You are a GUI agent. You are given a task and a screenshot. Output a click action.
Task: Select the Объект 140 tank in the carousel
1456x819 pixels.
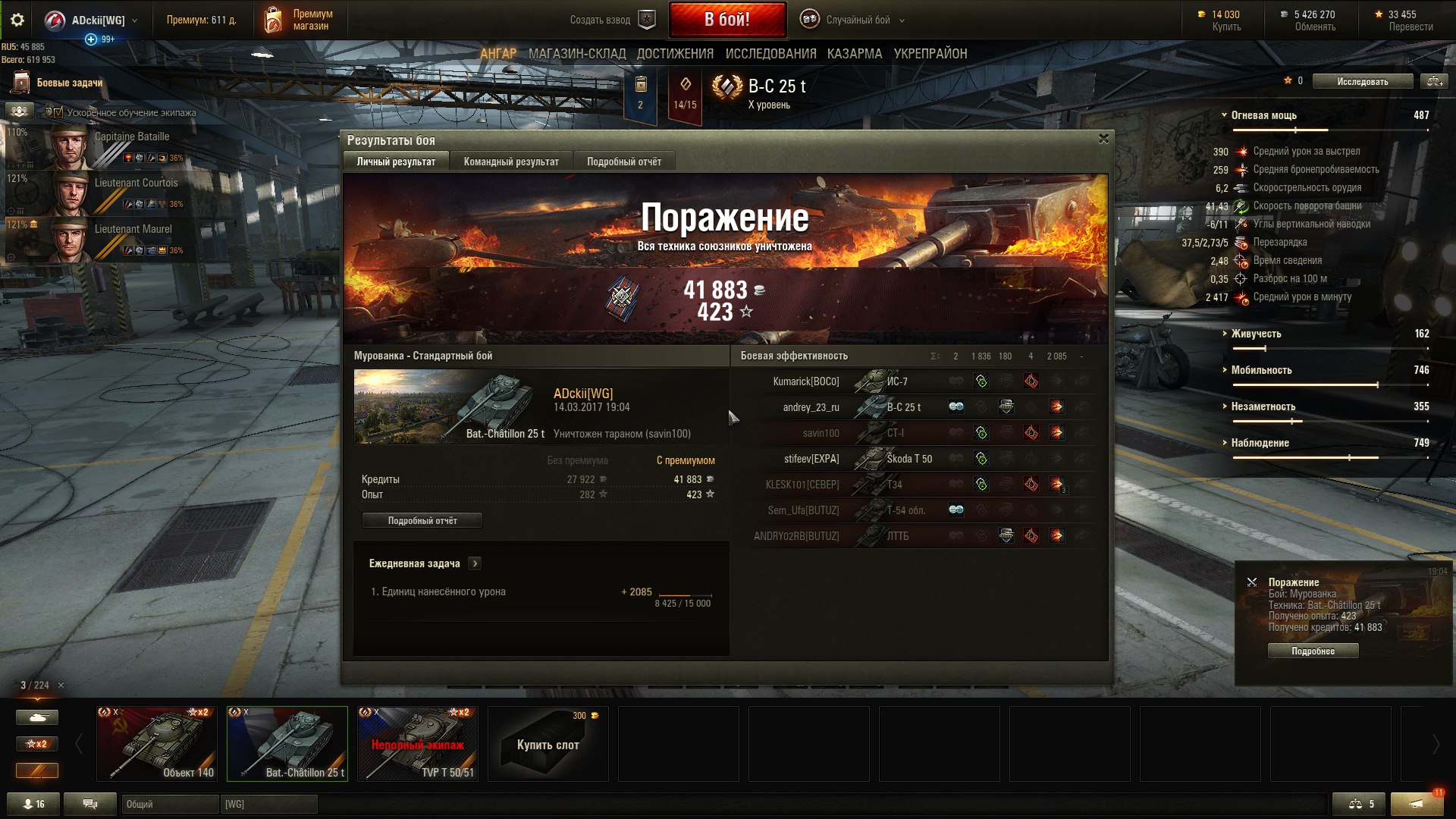tap(157, 743)
